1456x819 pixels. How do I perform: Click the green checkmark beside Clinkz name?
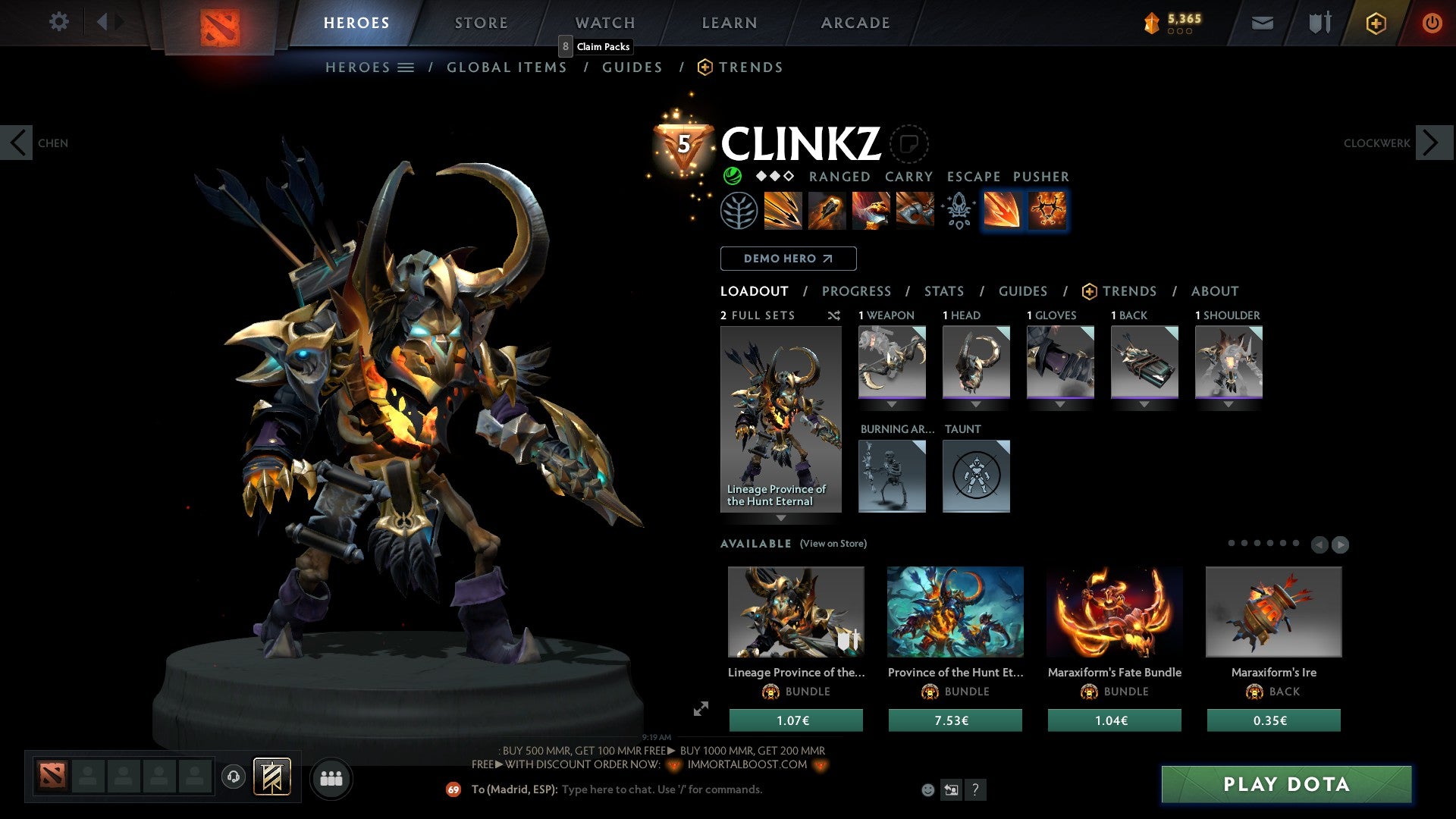click(733, 176)
